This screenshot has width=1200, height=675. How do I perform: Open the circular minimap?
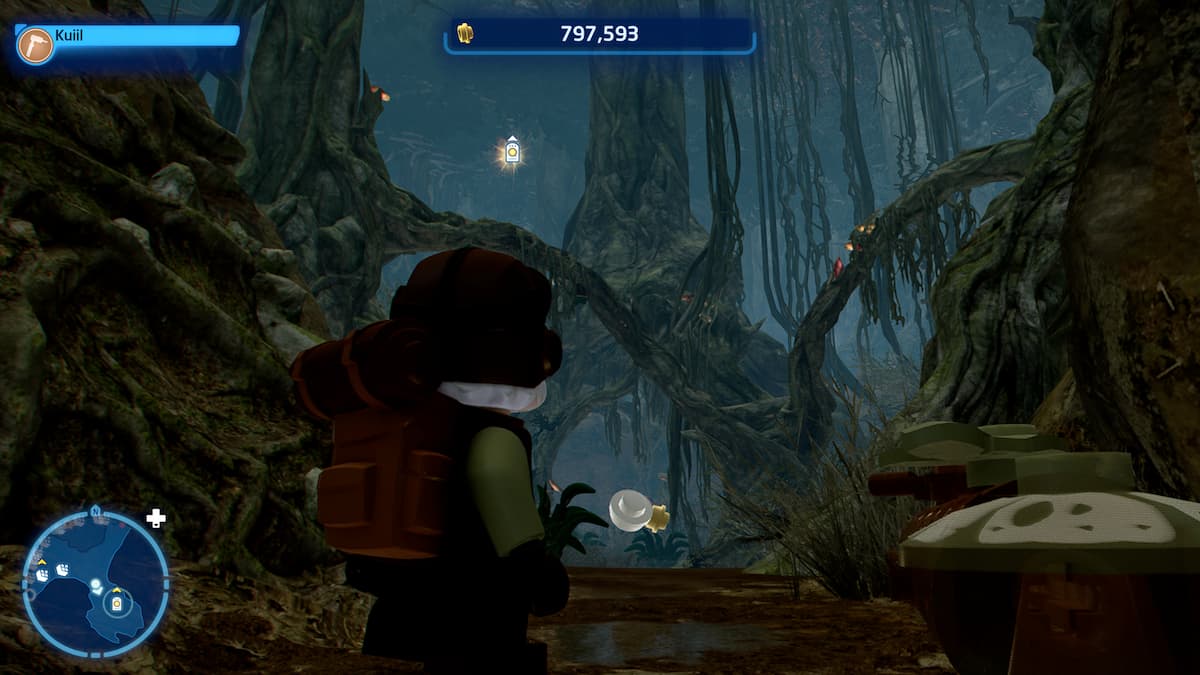click(x=95, y=583)
